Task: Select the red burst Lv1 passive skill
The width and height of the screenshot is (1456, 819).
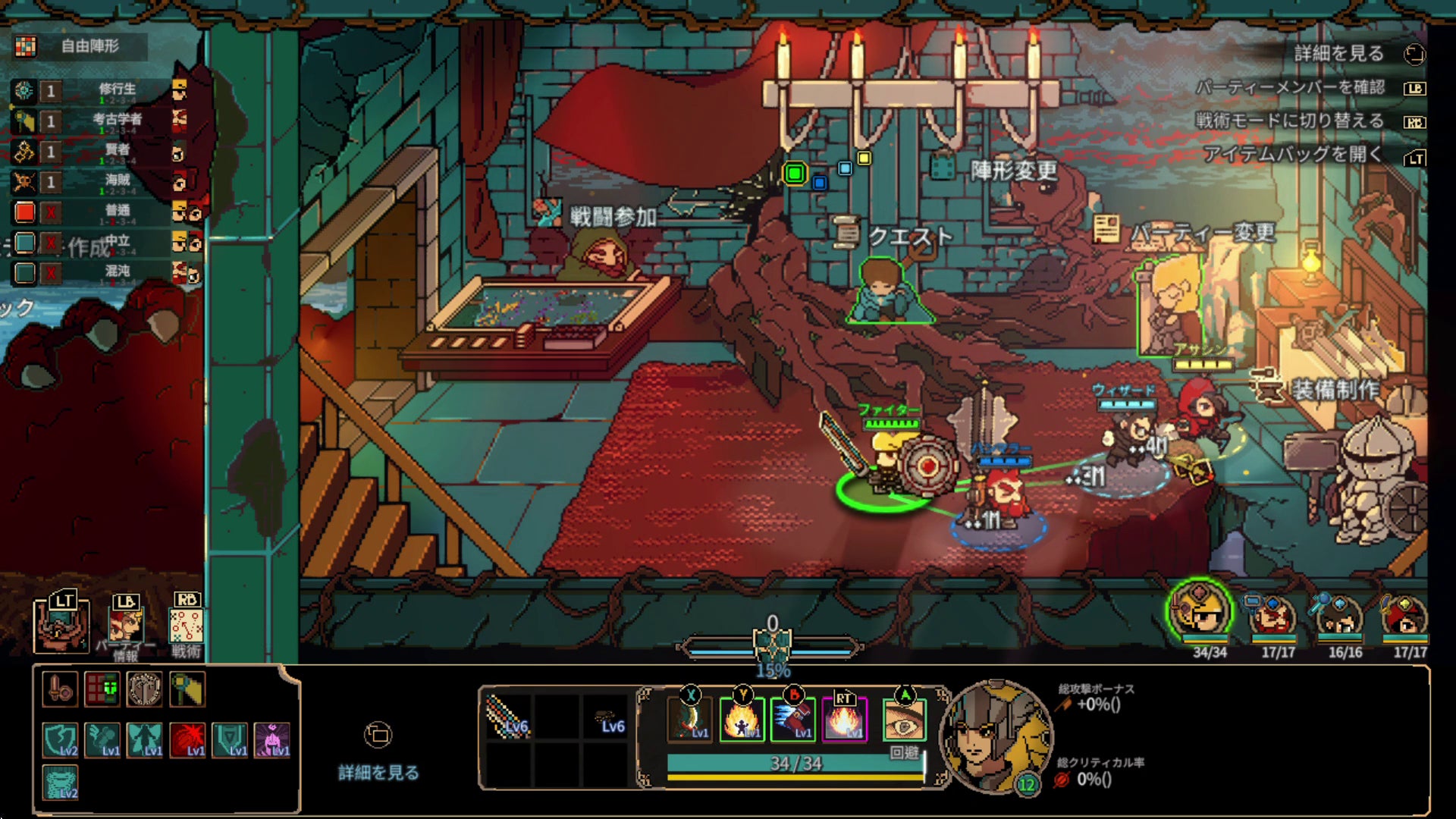Action: 187,739
